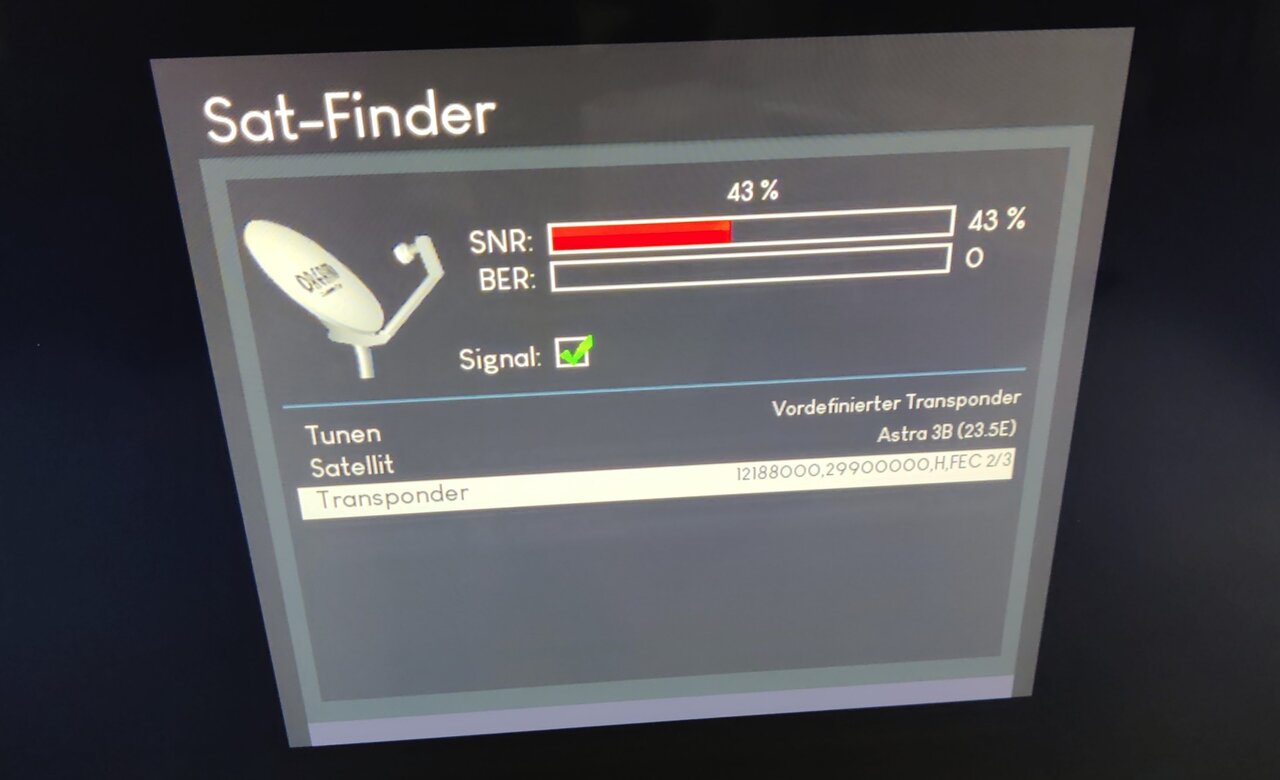Click the BER progress bar

tap(750, 267)
